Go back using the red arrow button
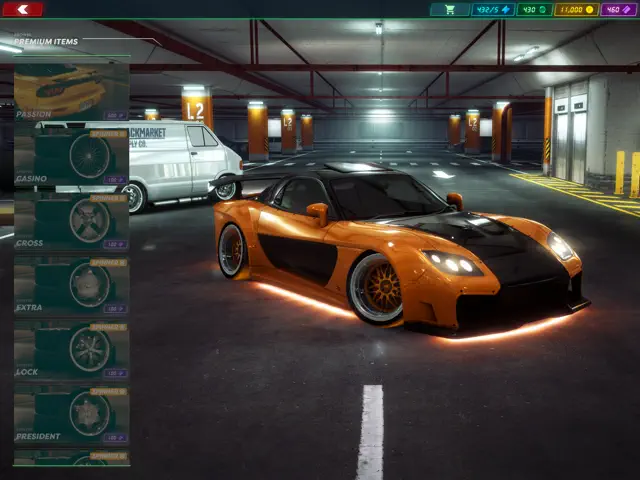This screenshot has height=480, width=640. [23, 9]
